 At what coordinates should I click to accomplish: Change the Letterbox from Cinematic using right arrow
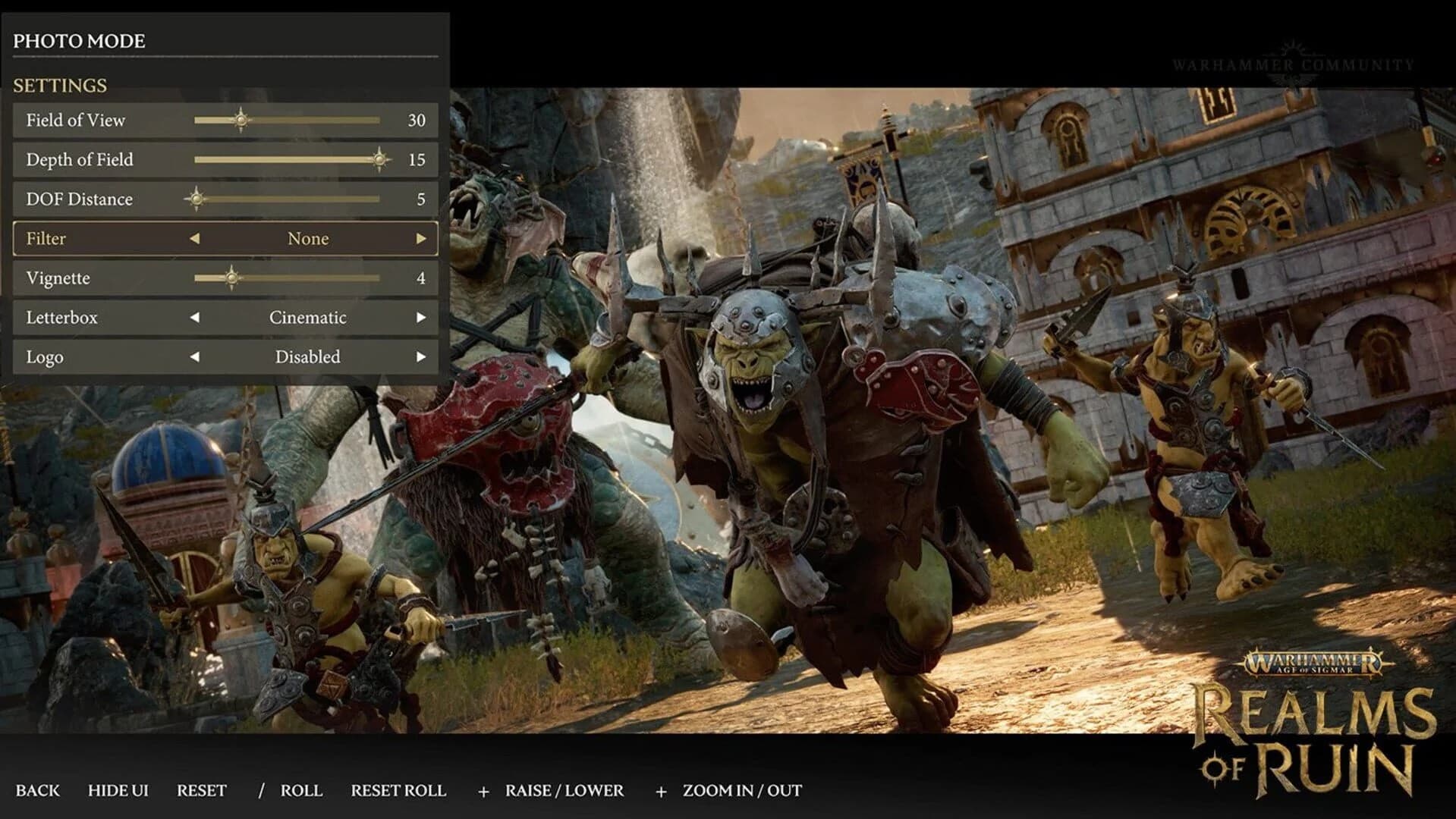[423, 318]
